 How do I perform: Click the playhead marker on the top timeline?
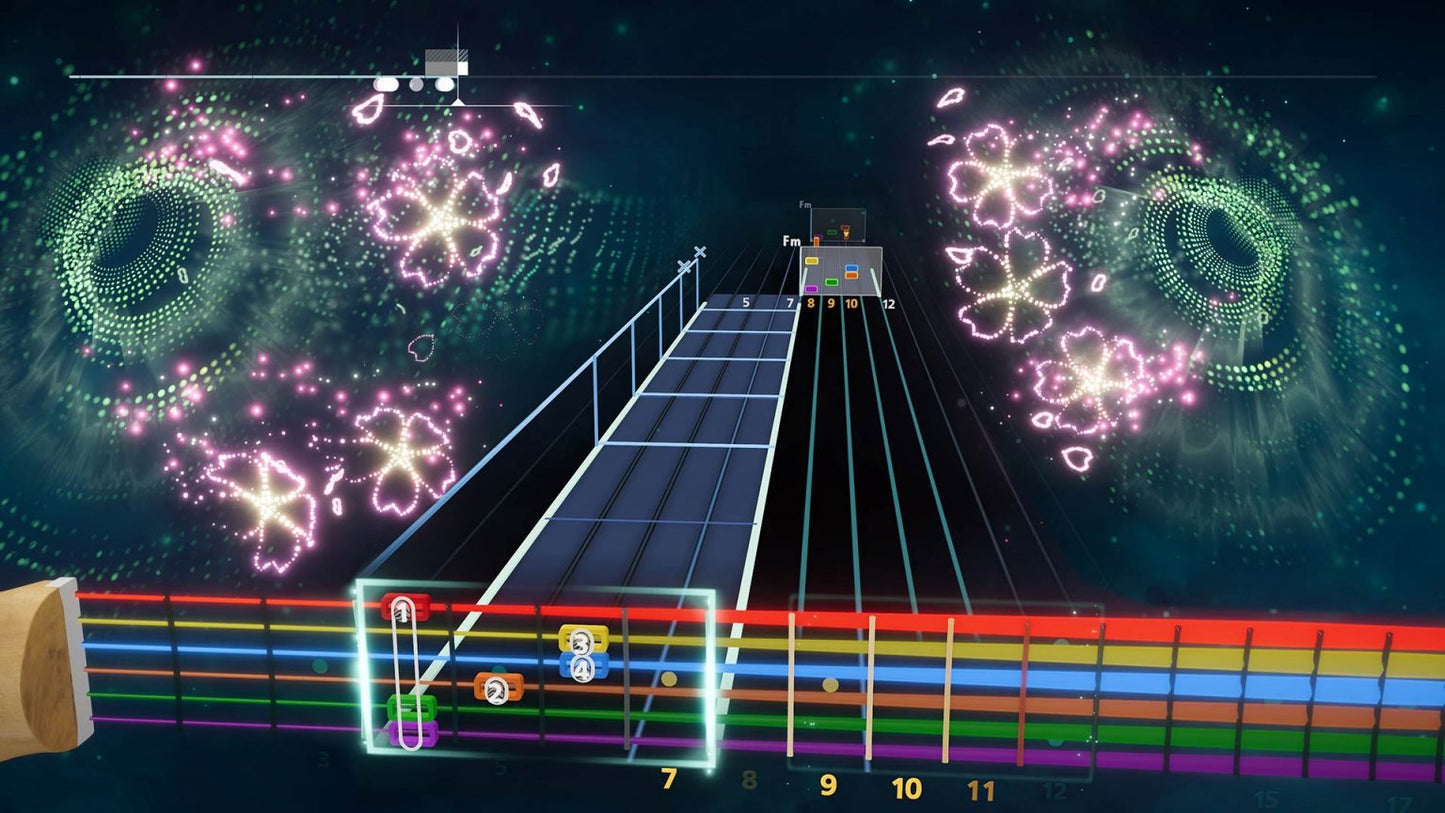tap(447, 62)
